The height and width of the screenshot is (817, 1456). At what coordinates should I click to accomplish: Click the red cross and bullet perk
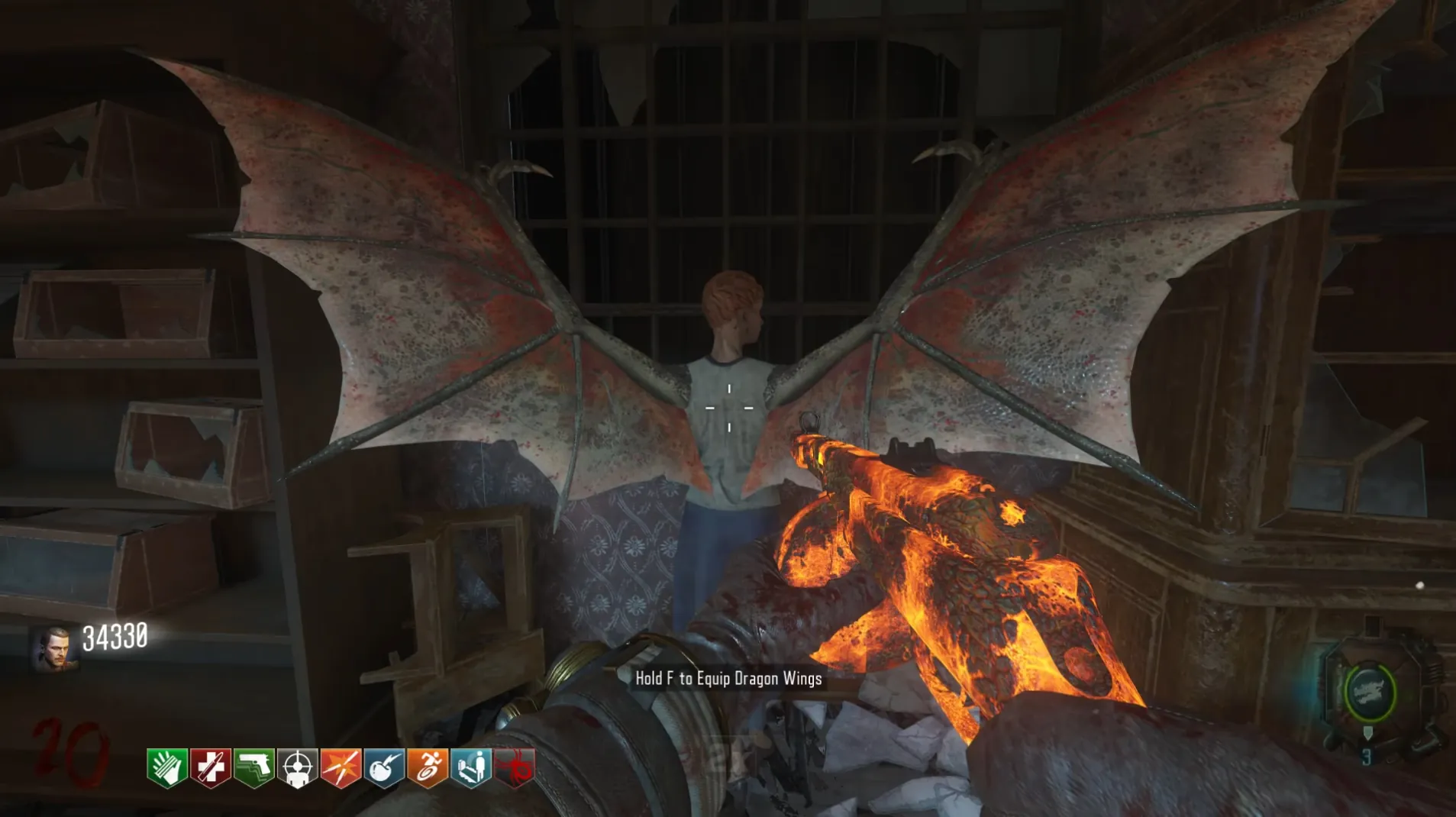click(210, 767)
